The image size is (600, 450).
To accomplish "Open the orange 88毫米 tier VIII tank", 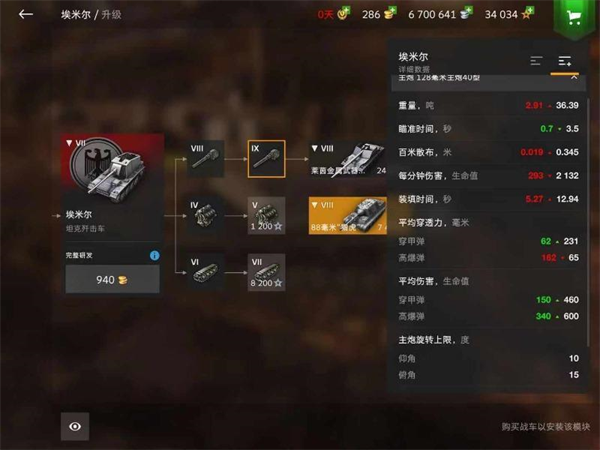I will (x=347, y=215).
